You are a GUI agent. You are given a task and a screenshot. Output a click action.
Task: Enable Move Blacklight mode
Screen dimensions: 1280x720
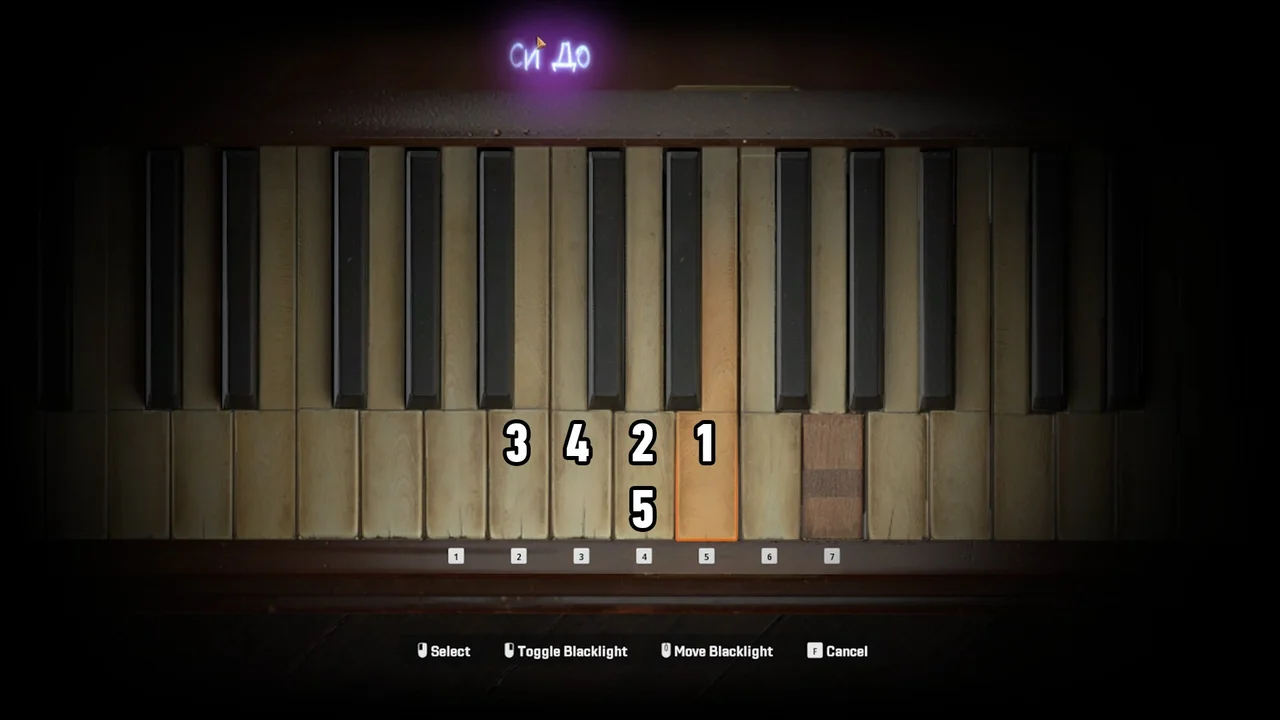click(x=720, y=650)
